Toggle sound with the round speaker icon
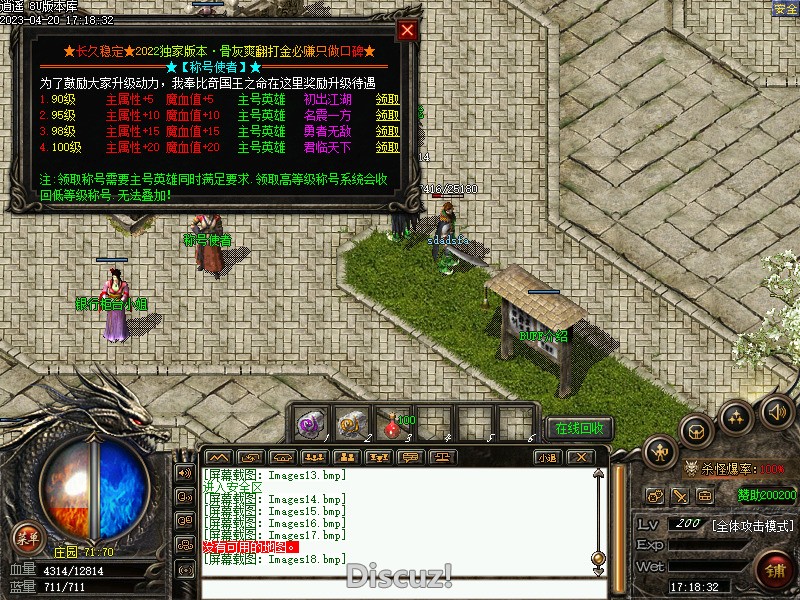 (775, 410)
